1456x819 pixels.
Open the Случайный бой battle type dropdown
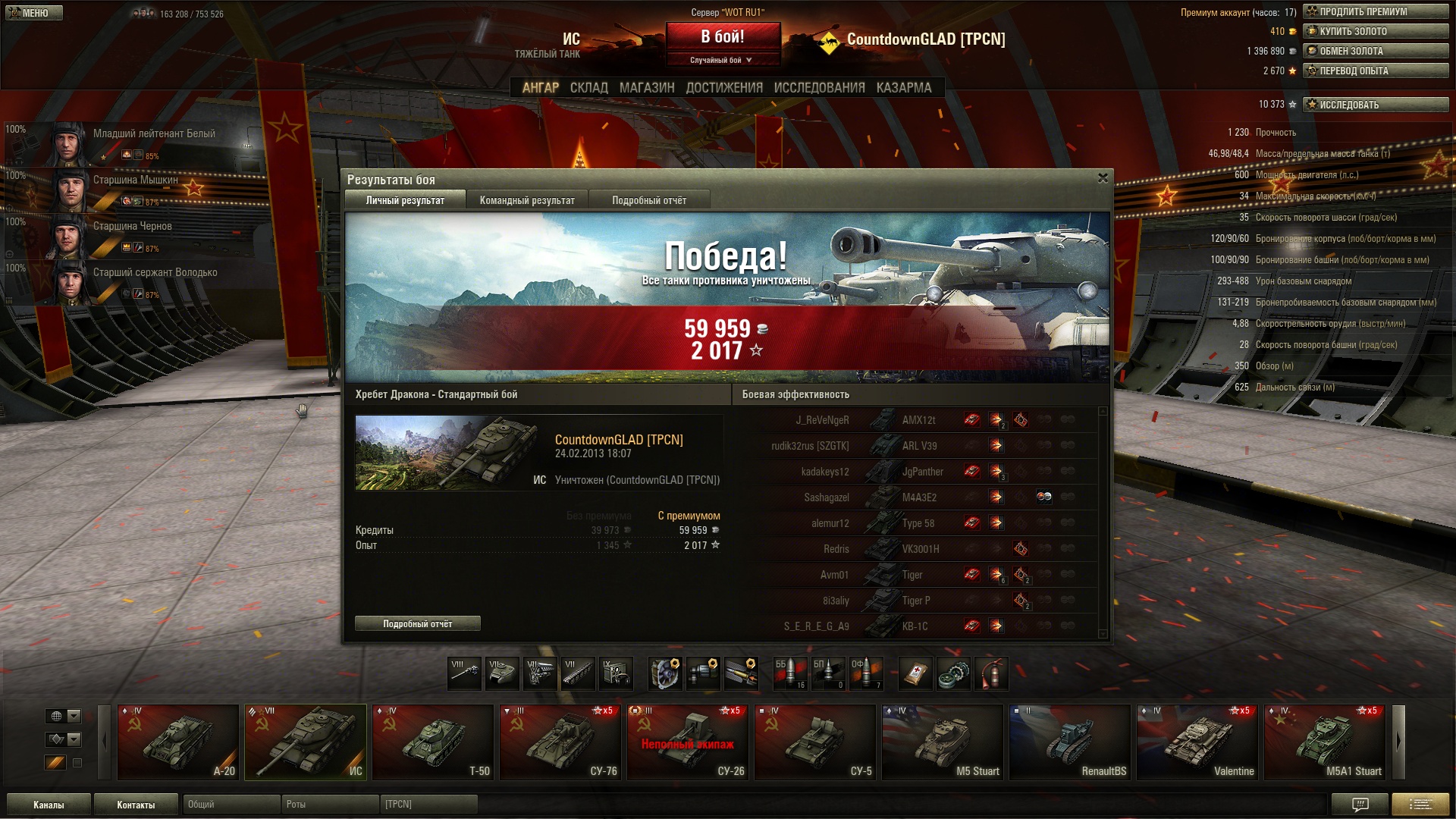[722, 60]
